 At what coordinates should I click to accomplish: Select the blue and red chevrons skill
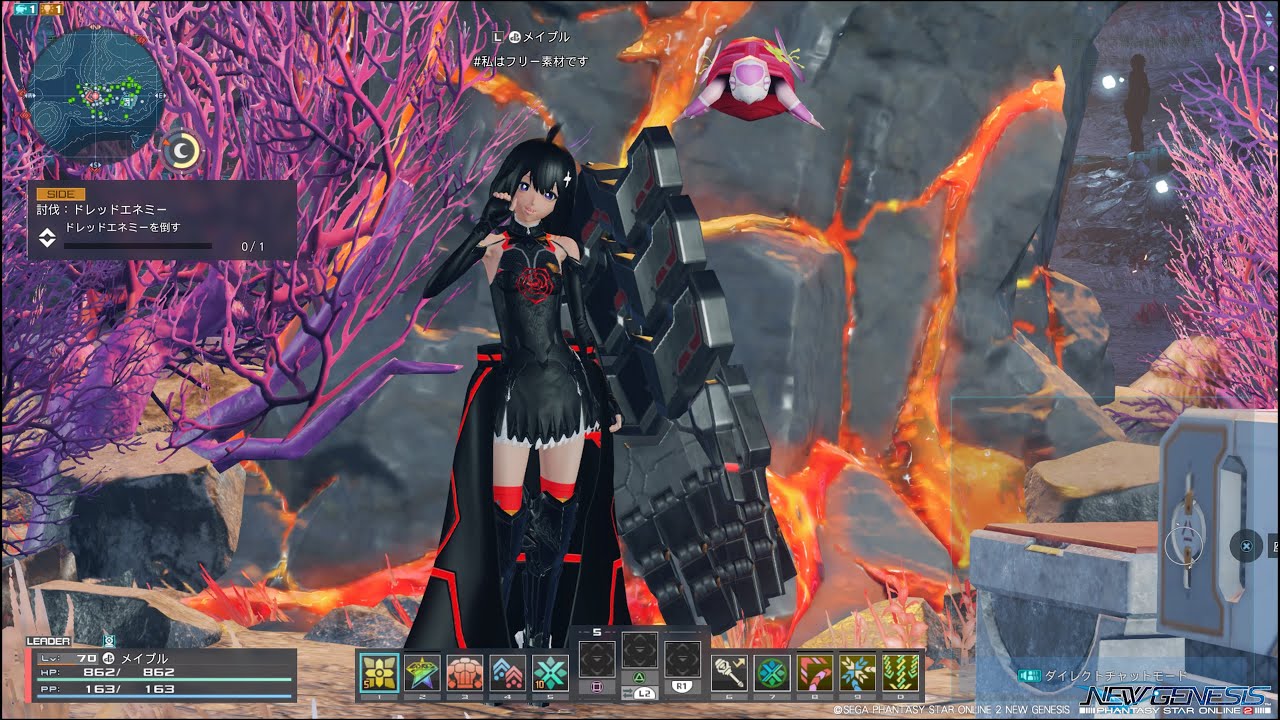coord(508,673)
